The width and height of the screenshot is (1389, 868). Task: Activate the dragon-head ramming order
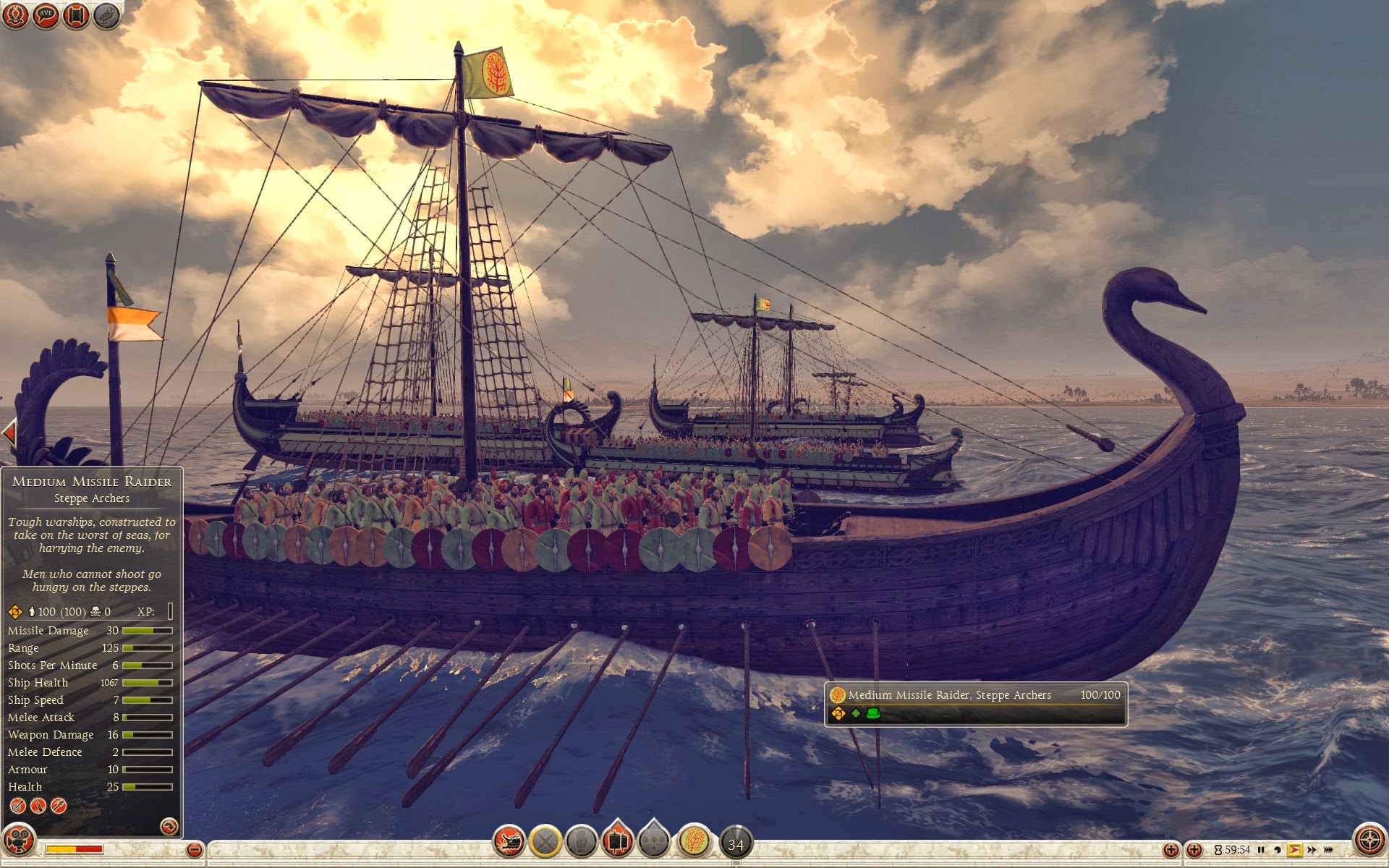coord(509,841)
